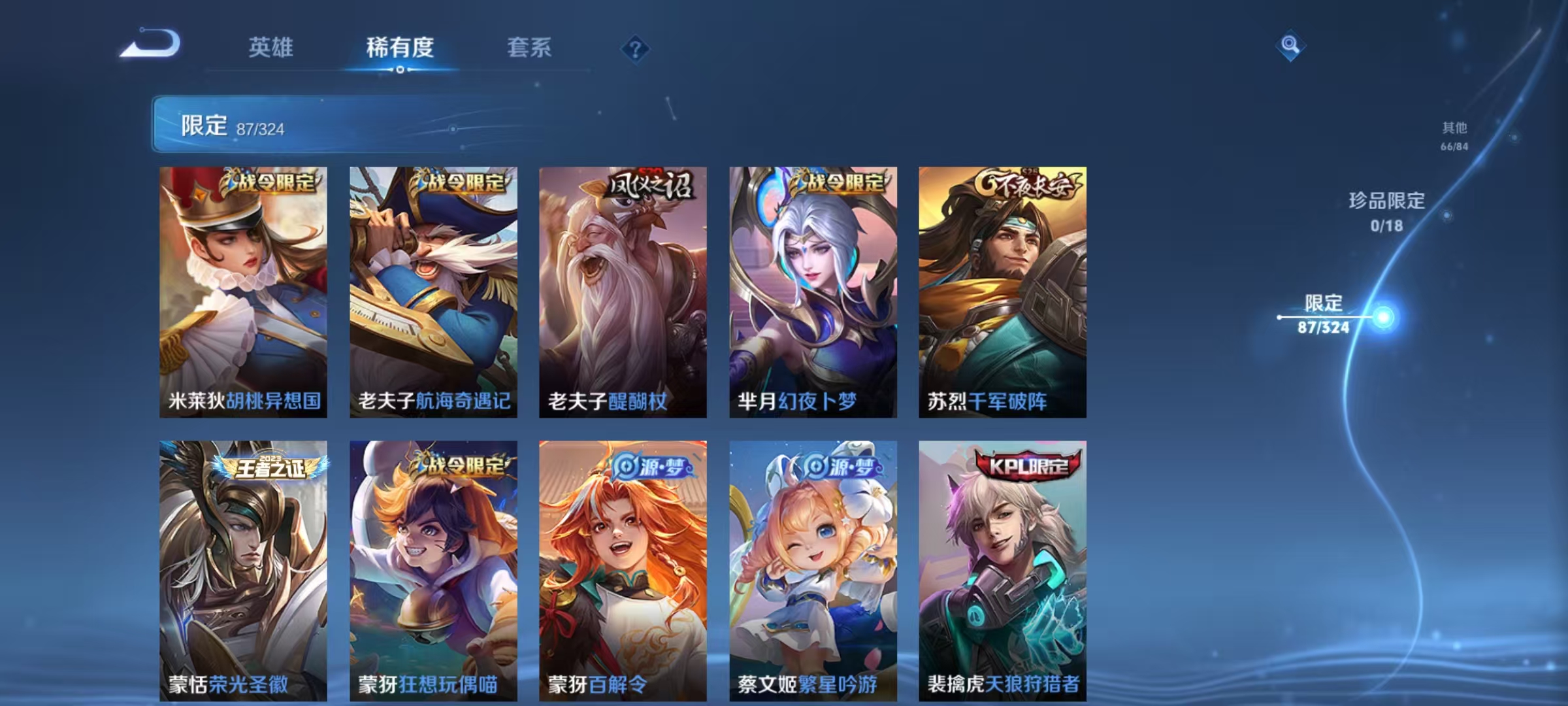Click the help question mark icon
1568x706 pixels.
(x=636, y=49)
